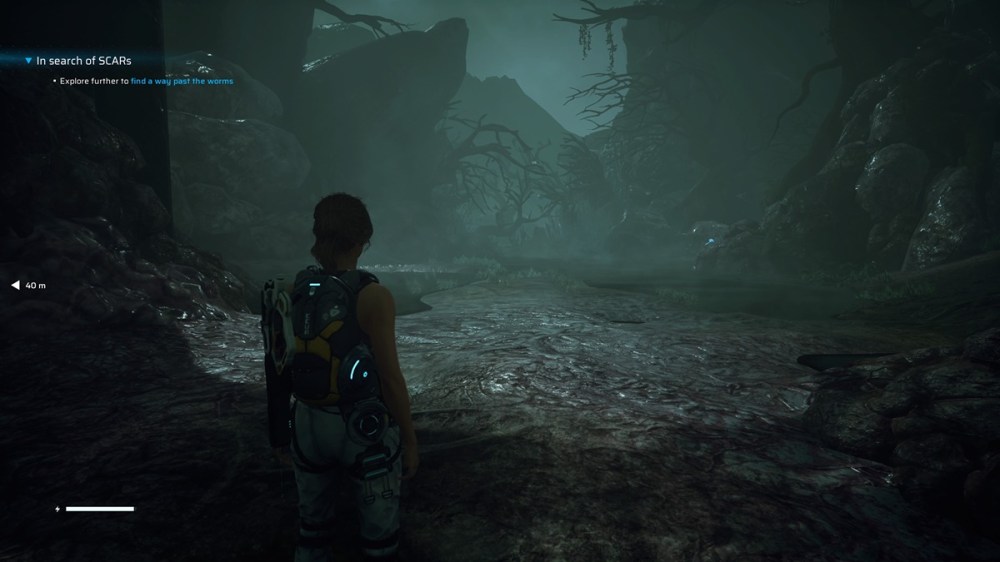Collapse the "In search of SCARs" quest tracker

[x=29, y=60]
